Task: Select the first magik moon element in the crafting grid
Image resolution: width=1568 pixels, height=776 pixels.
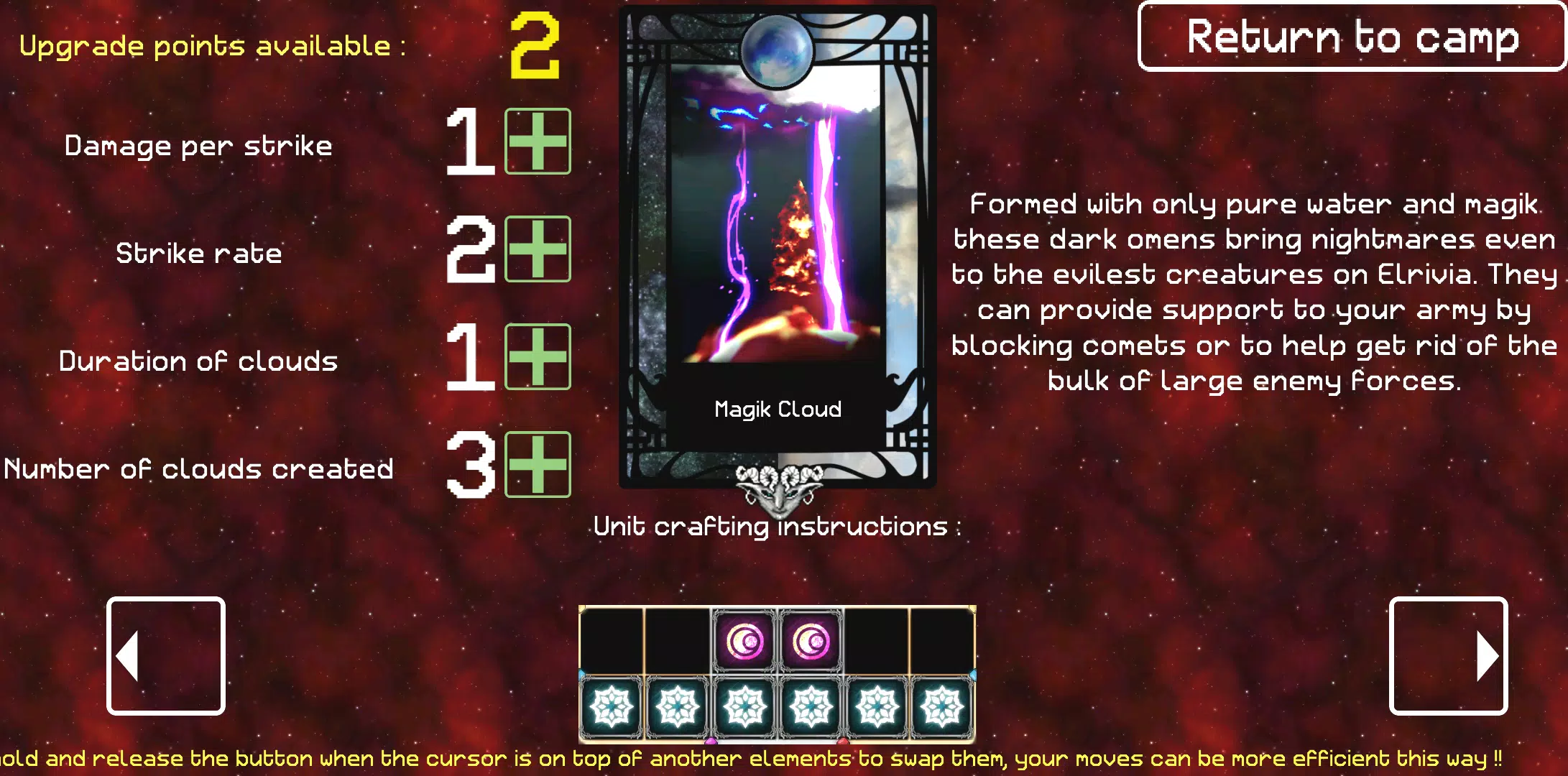Action: [x=744, y=642]
